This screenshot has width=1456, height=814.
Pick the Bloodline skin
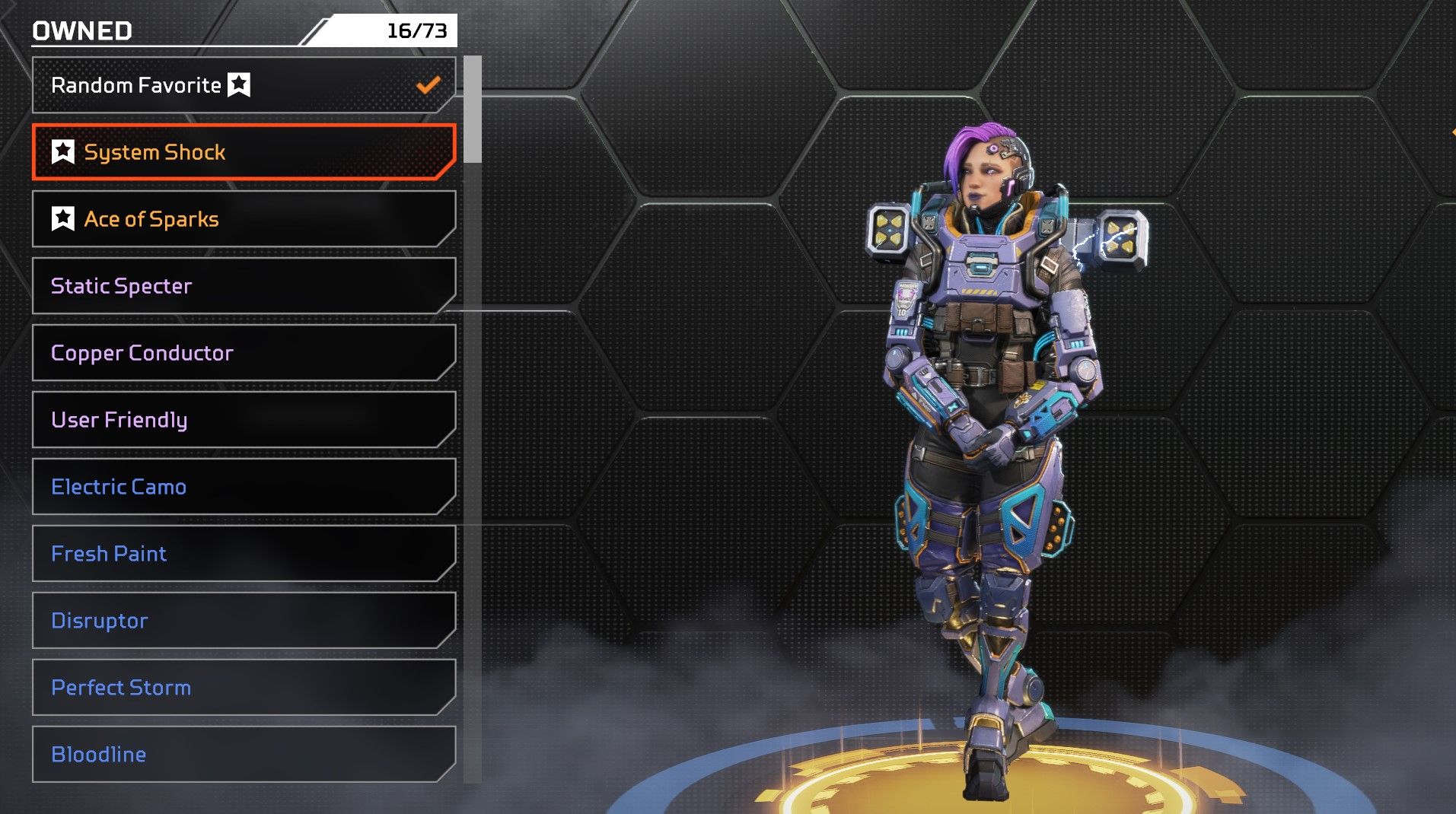tap(244, 755)
